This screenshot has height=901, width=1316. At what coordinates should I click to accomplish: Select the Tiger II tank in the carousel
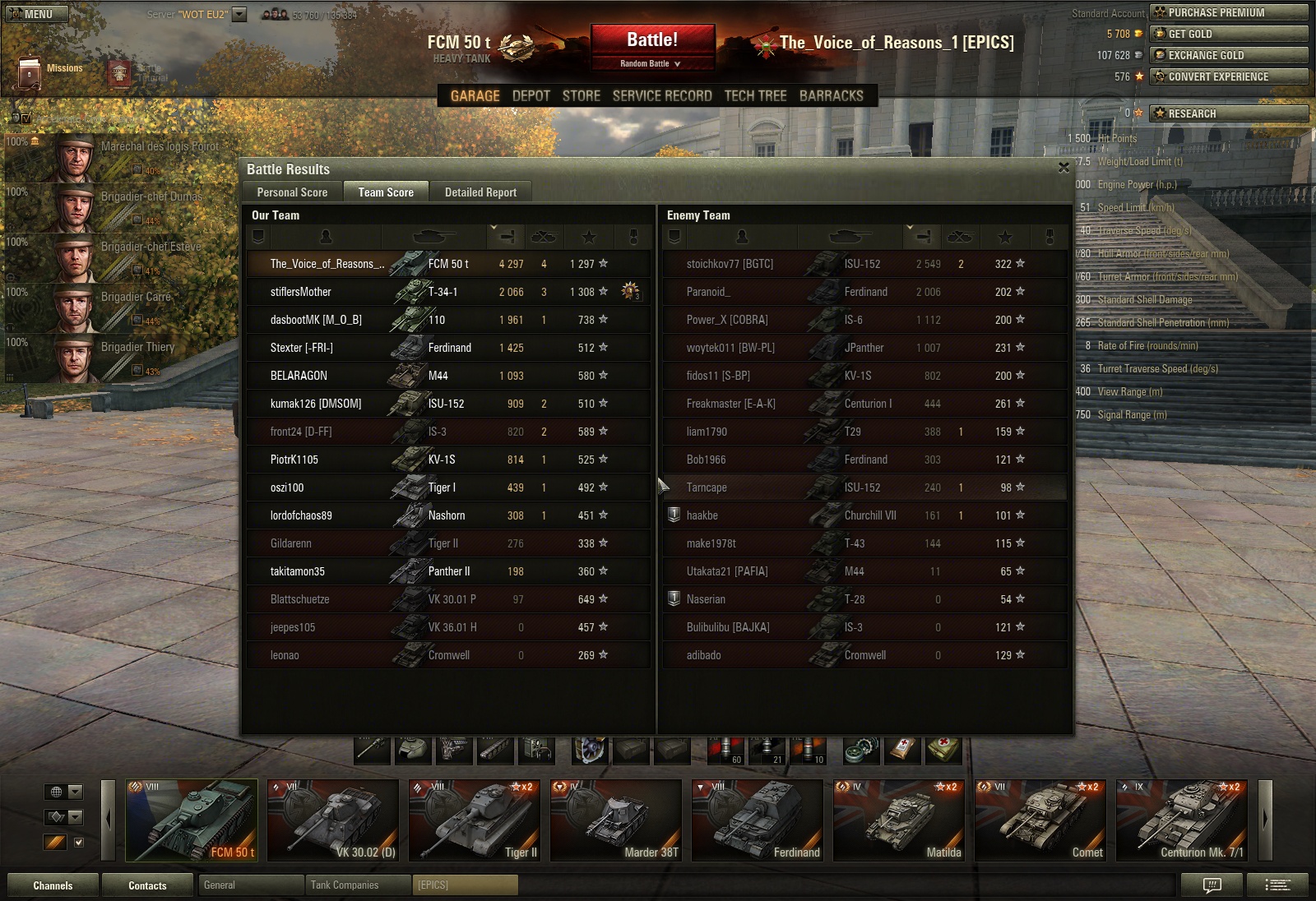coord(475,820)
